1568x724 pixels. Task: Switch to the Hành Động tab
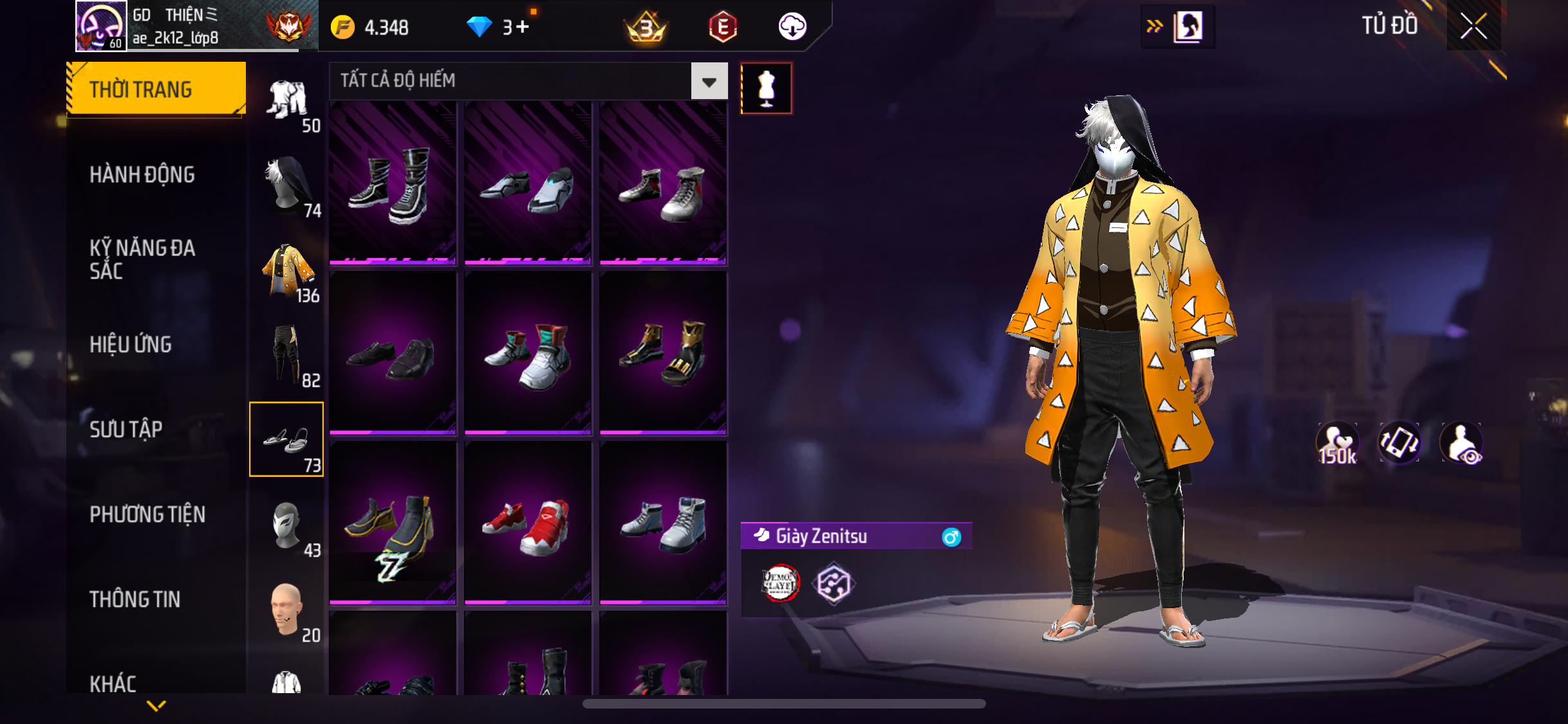[x=142, y=174]
